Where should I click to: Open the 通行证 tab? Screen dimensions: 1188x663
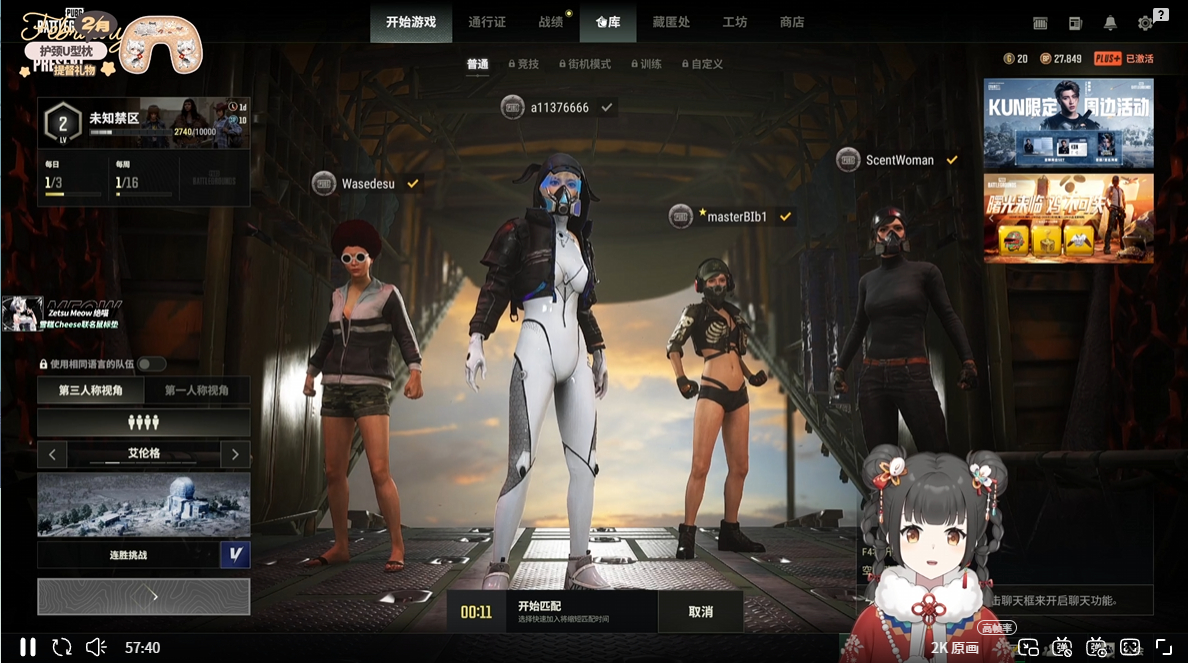[487, 22]
